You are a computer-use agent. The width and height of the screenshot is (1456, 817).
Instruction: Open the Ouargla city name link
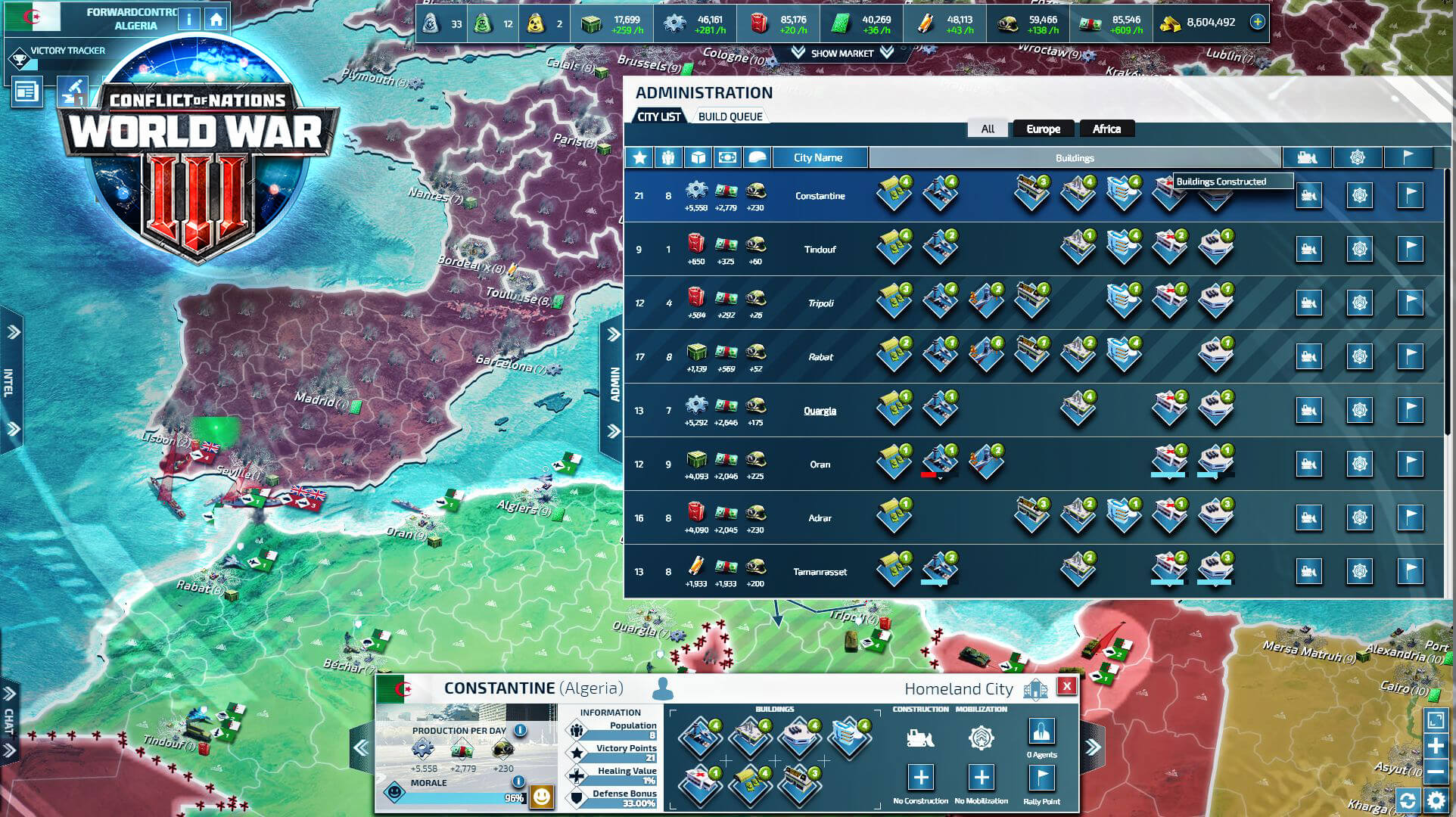coord(820,410)
